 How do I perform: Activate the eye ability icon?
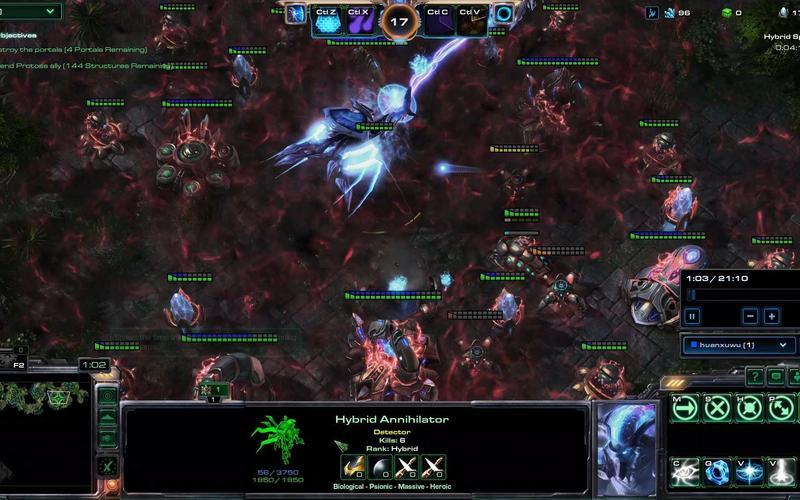pyautogui.click(x=686, y=470)
